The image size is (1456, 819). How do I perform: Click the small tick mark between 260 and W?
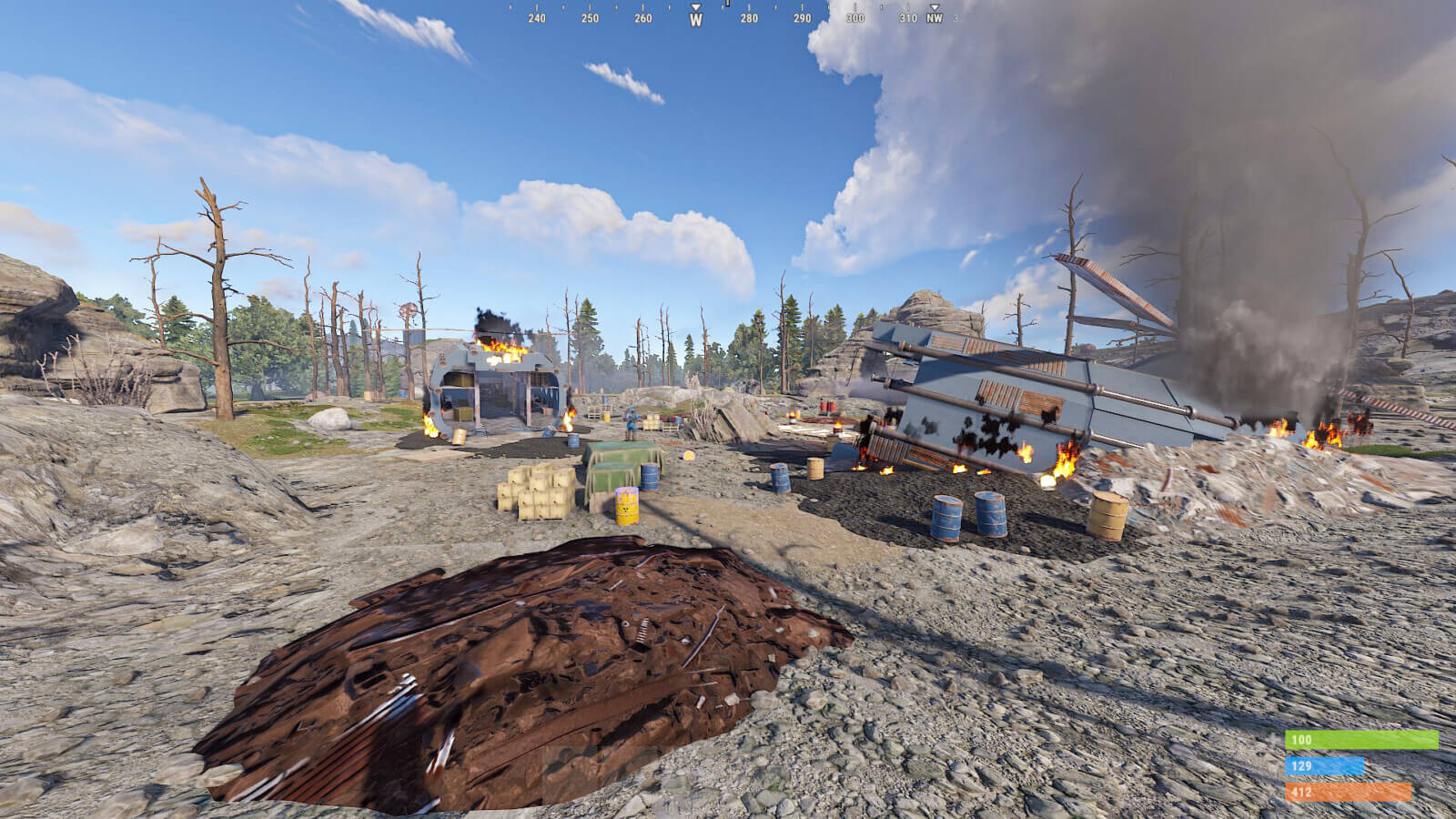click(669, 5)
